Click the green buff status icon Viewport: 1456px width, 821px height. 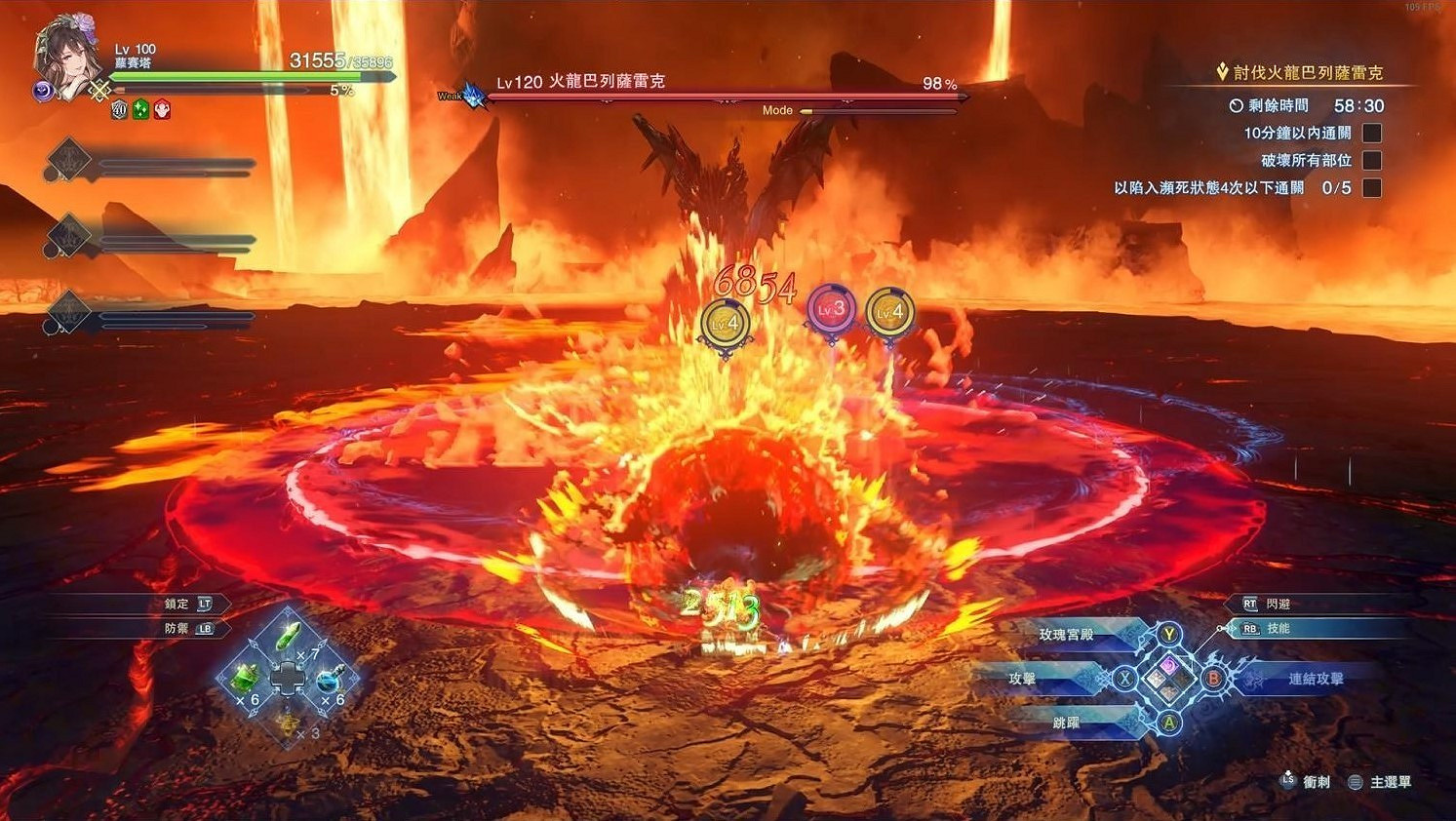[139, 108]
